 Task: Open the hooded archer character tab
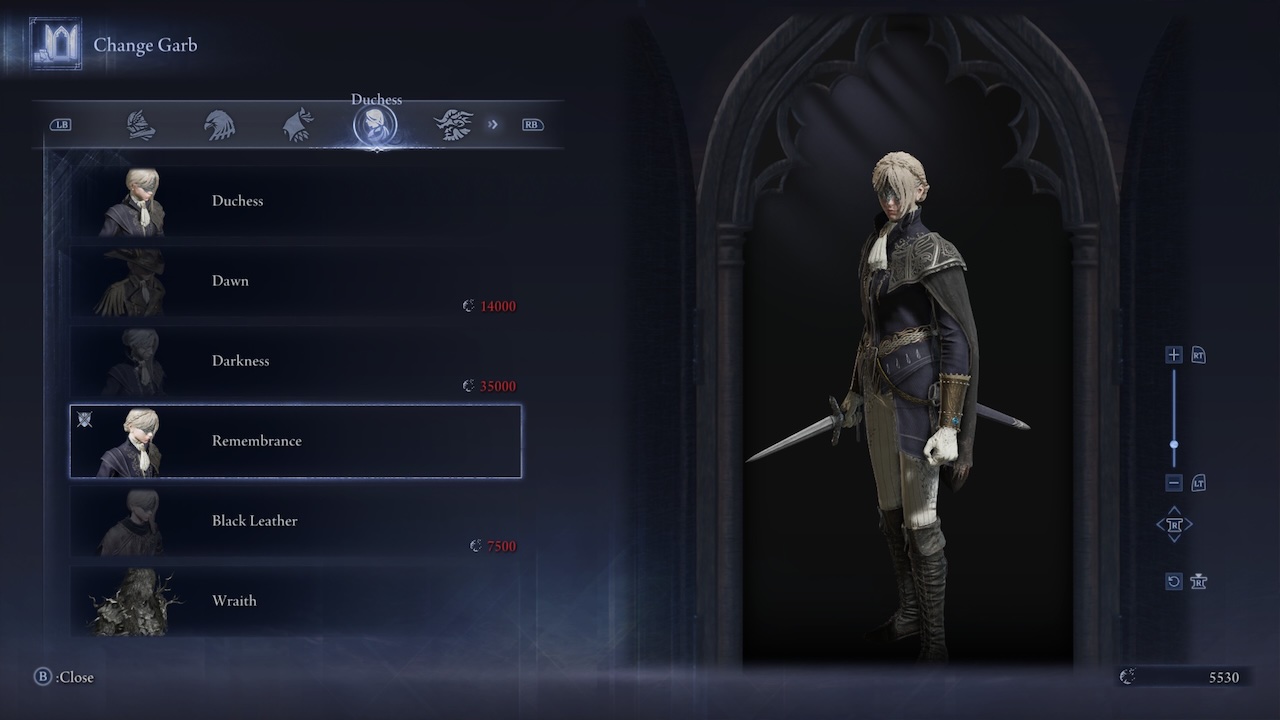(297, 125)
